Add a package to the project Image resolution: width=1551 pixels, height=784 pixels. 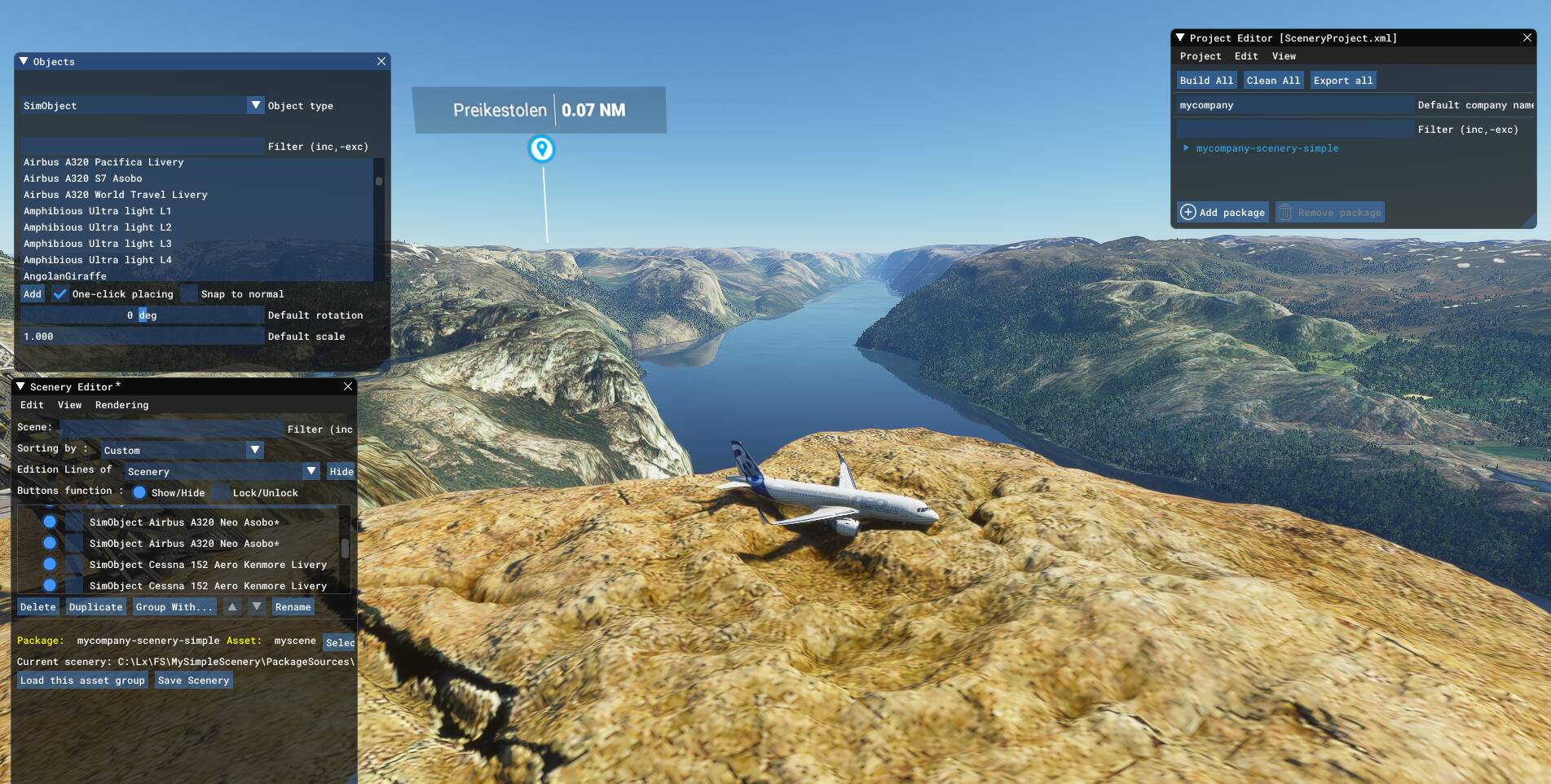pos(1223,213)
